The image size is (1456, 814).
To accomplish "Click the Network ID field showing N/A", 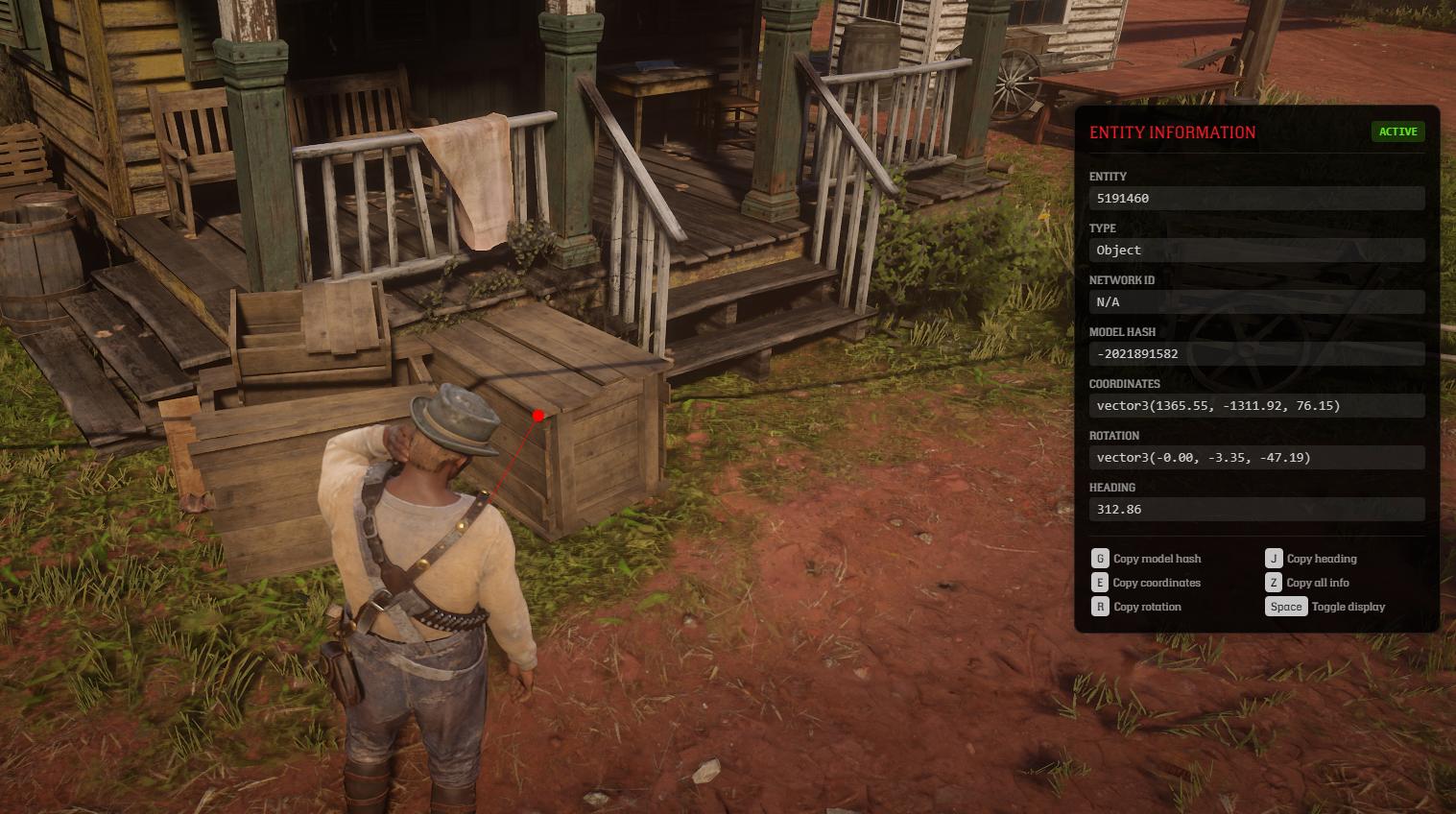I will [x=1255, y=302].
